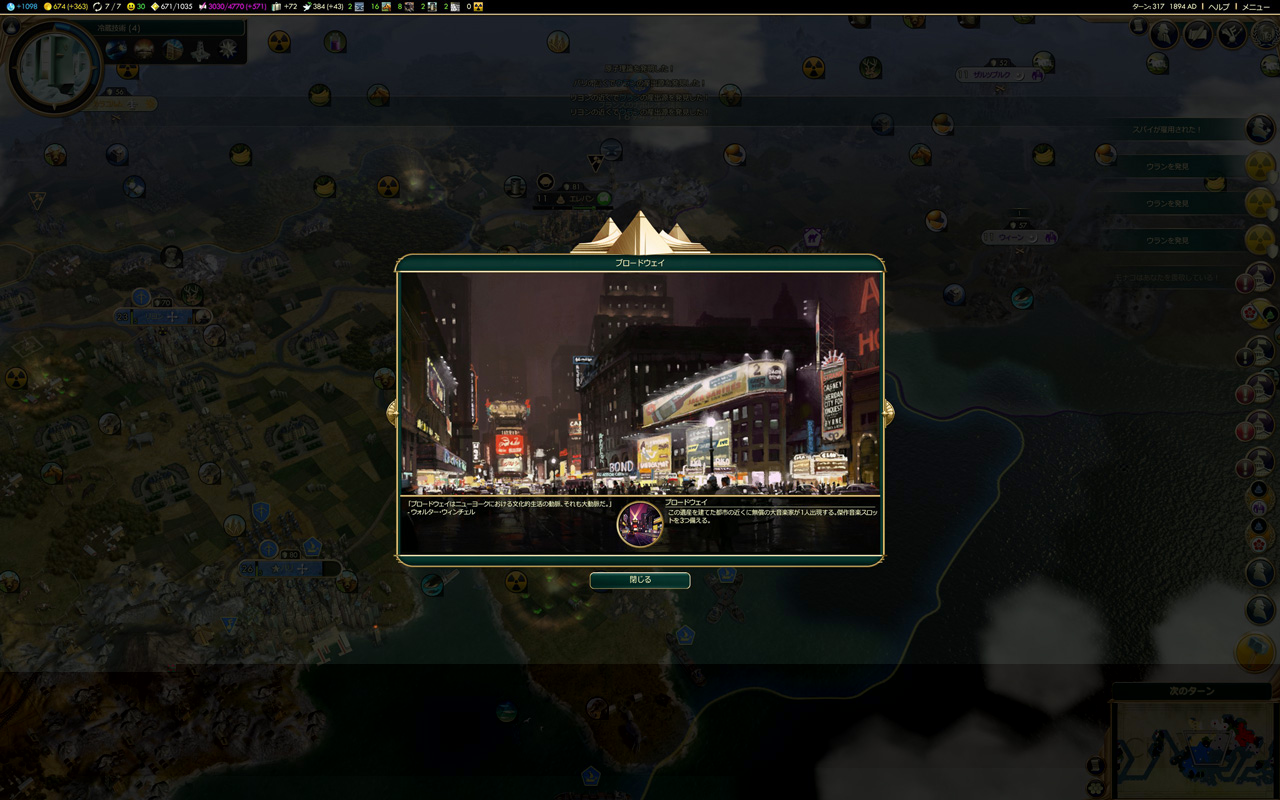Open the advisor silhouette button
This screenshot has width=1280, height=800.
pyautogui.click(x=1164, y=35)
